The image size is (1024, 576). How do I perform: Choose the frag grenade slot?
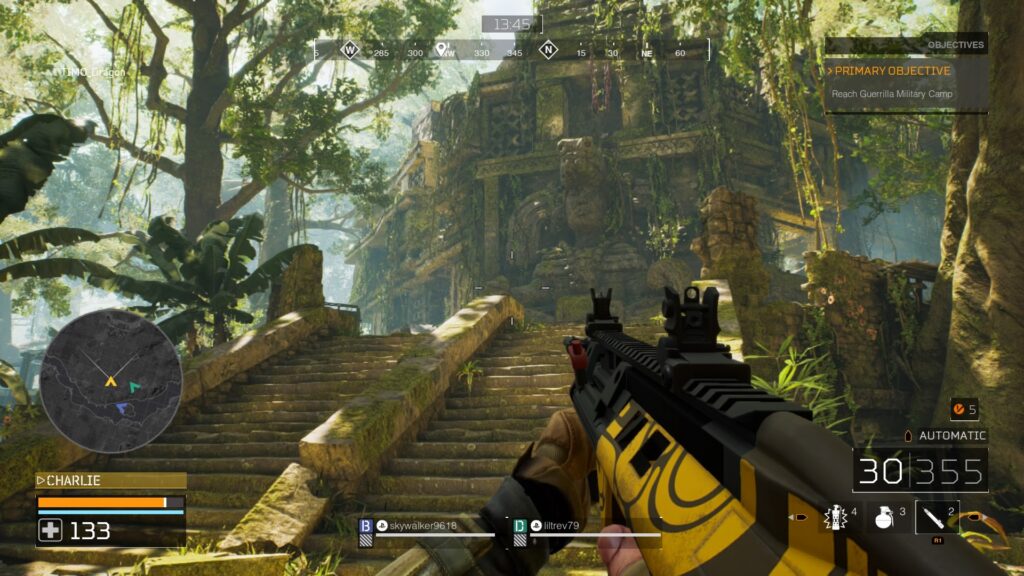[x=885, y=516]
